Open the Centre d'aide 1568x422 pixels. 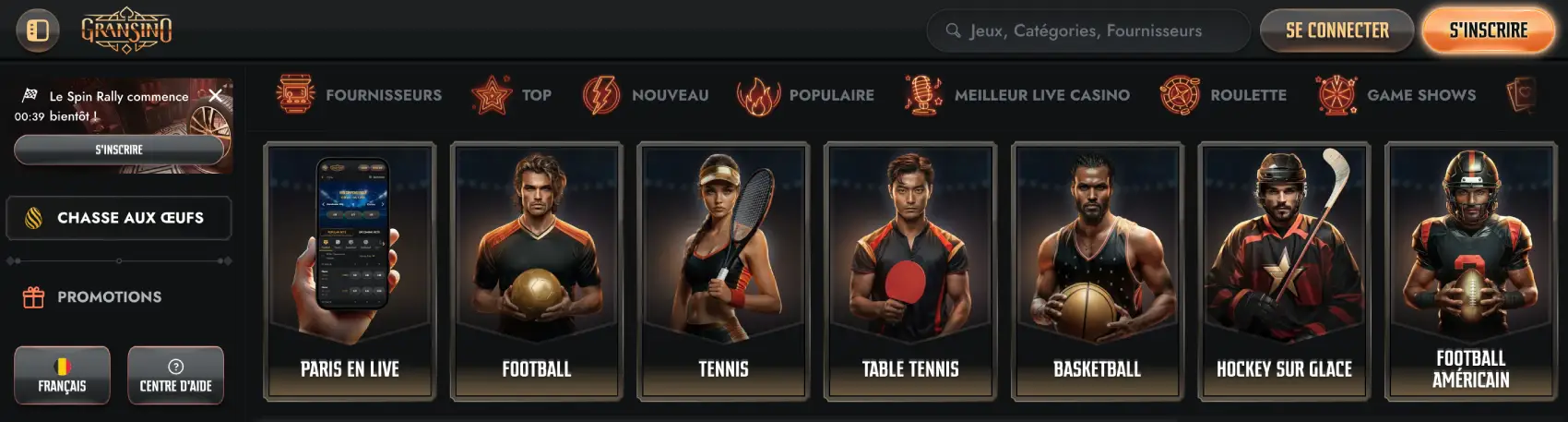click(x=175, y=375)
